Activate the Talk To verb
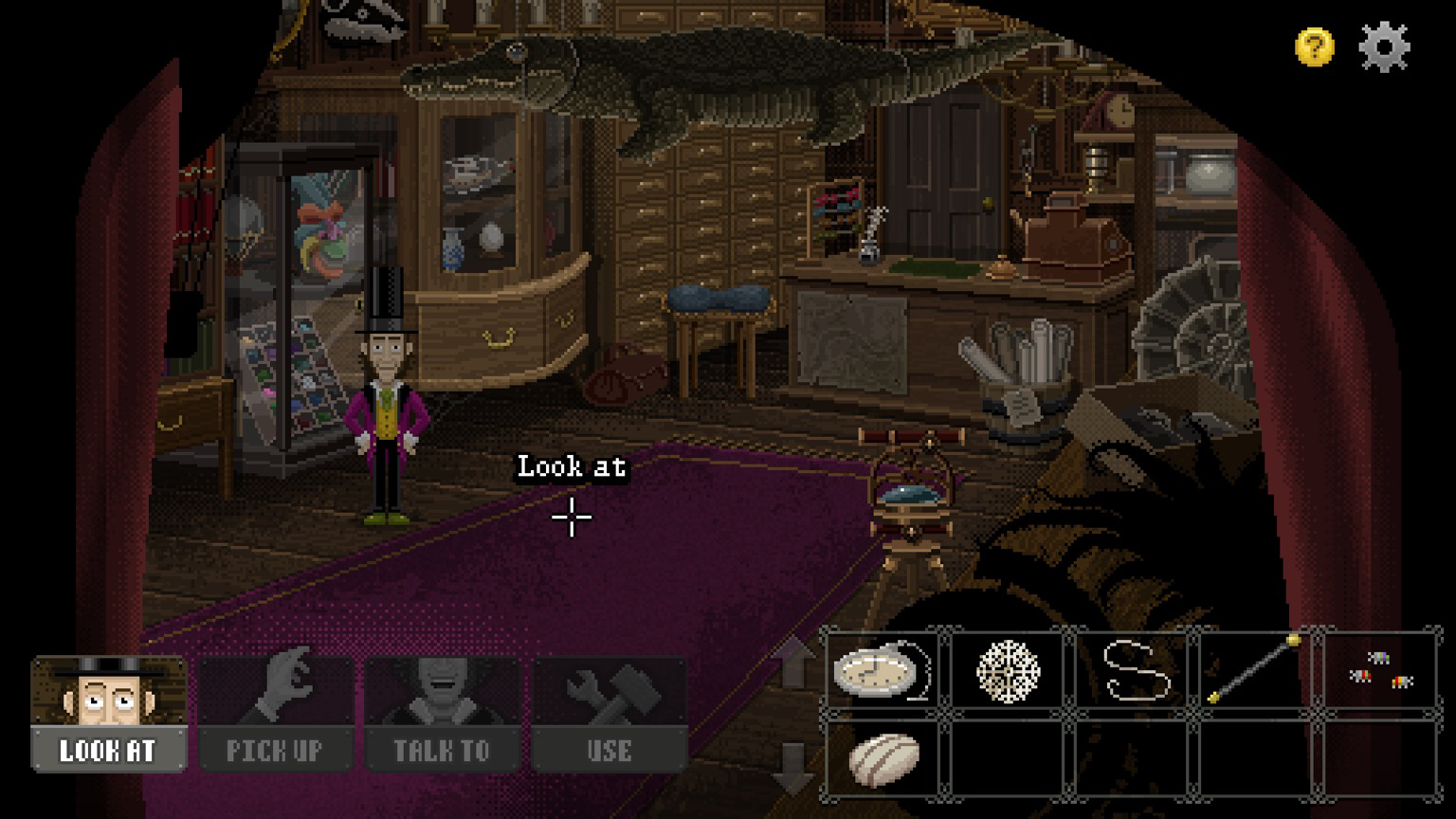This screenshot has width=1456, height=819. pyautogui.click(x=442, y=714)
